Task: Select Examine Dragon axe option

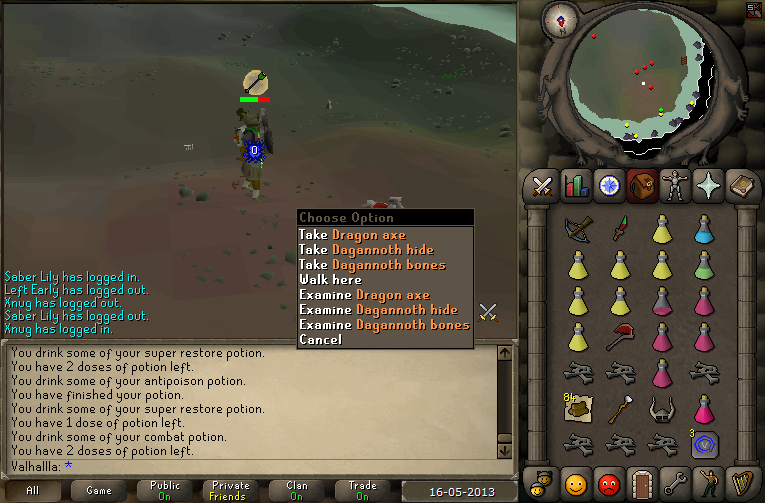Action: click(364, 295)
